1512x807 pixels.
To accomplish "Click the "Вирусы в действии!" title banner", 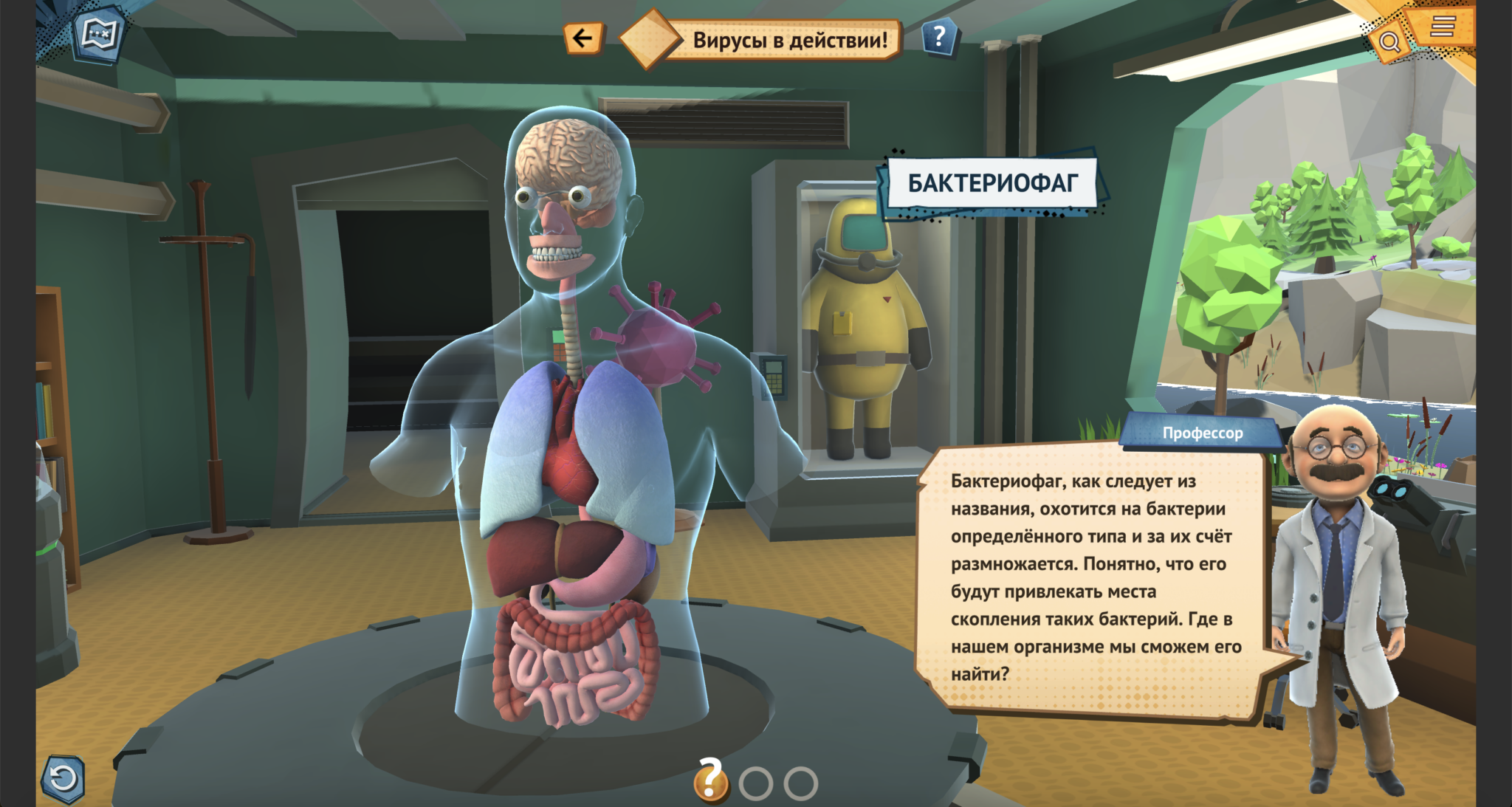I will 788,40.
